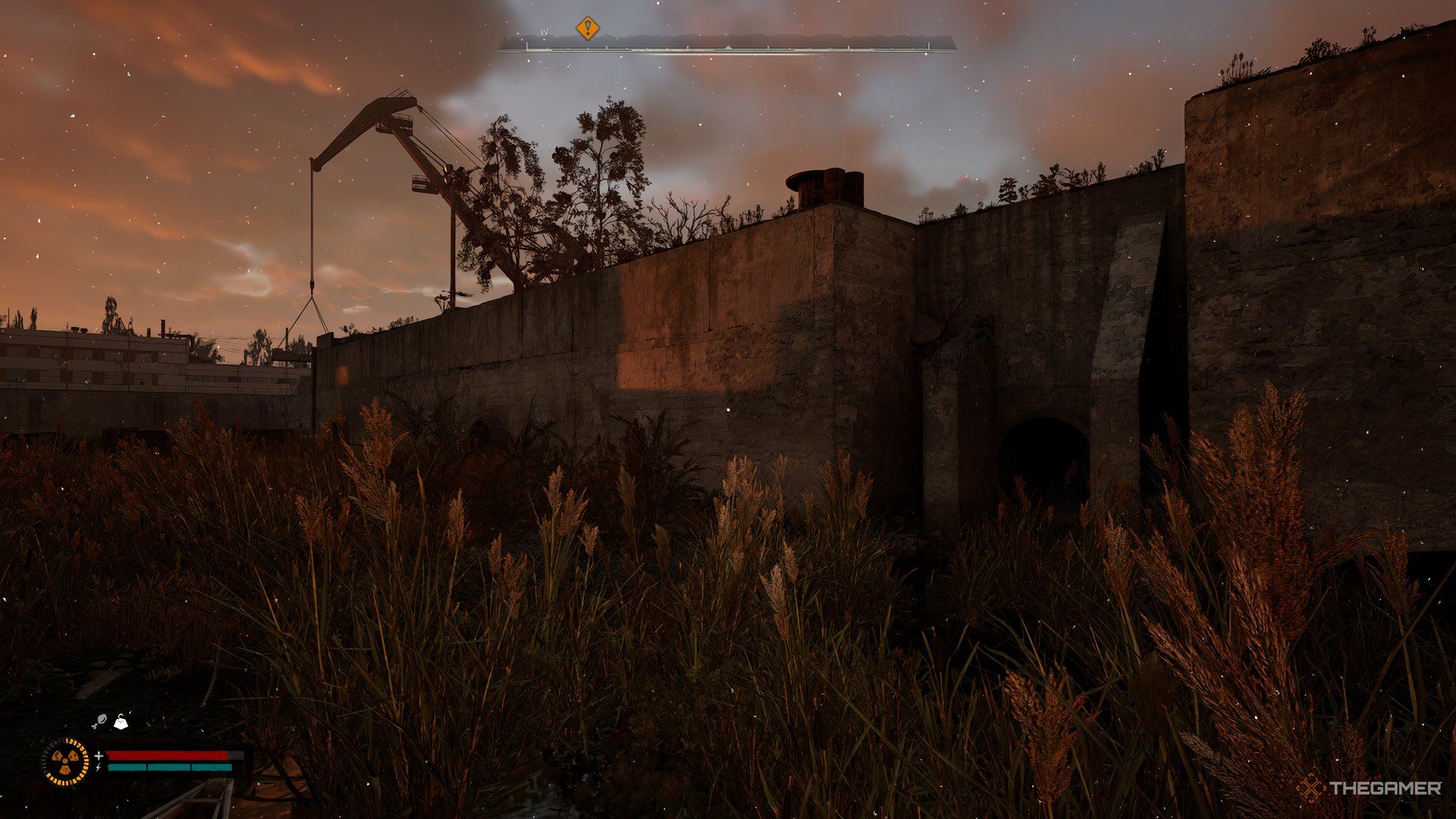The height and width of the screenshot is (819, 1456).
Task: Click the orange quest marker on the compass
Action: pos(587,29)
